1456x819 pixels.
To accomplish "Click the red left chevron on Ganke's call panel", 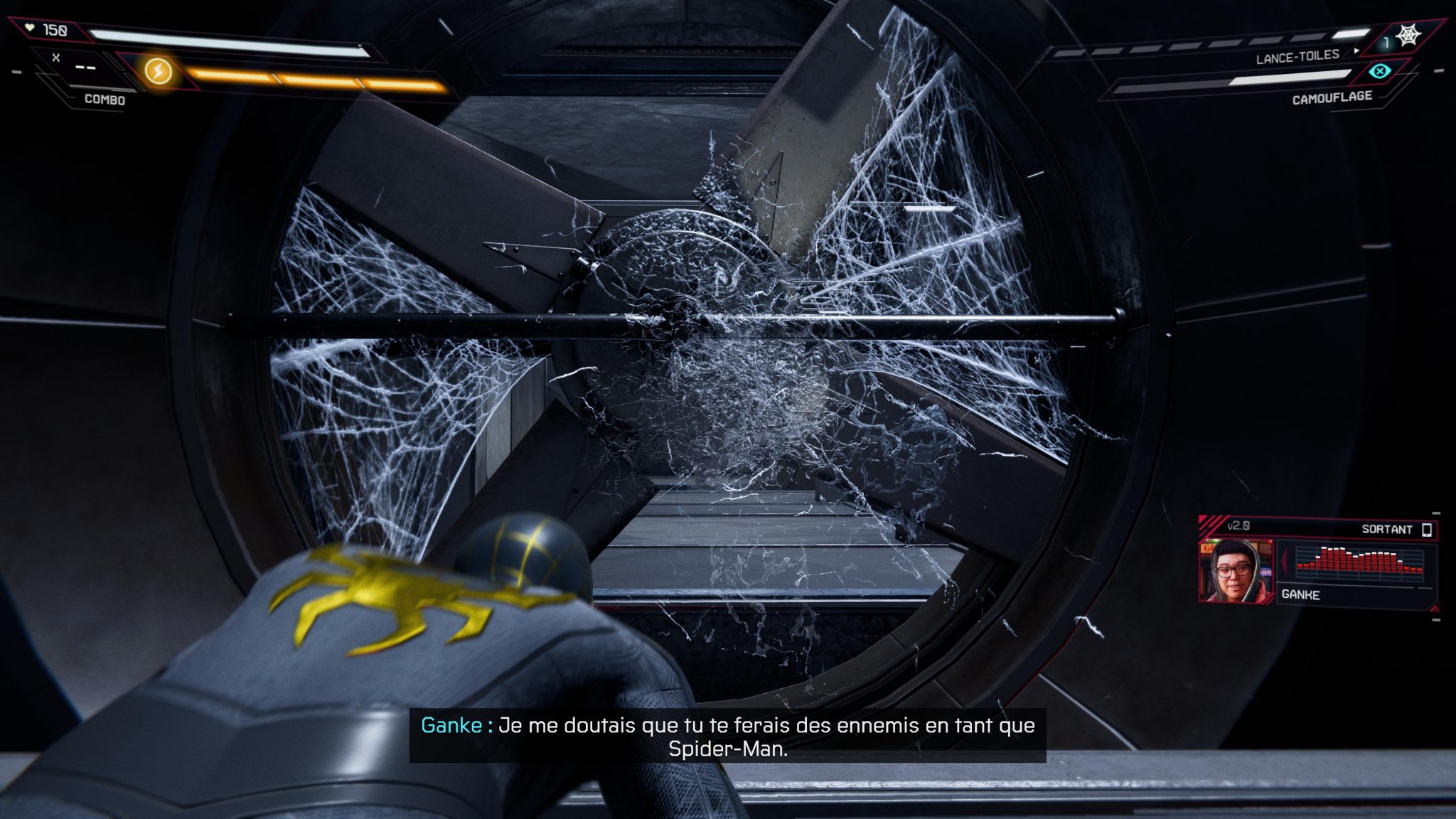I will pos(1284,559).
